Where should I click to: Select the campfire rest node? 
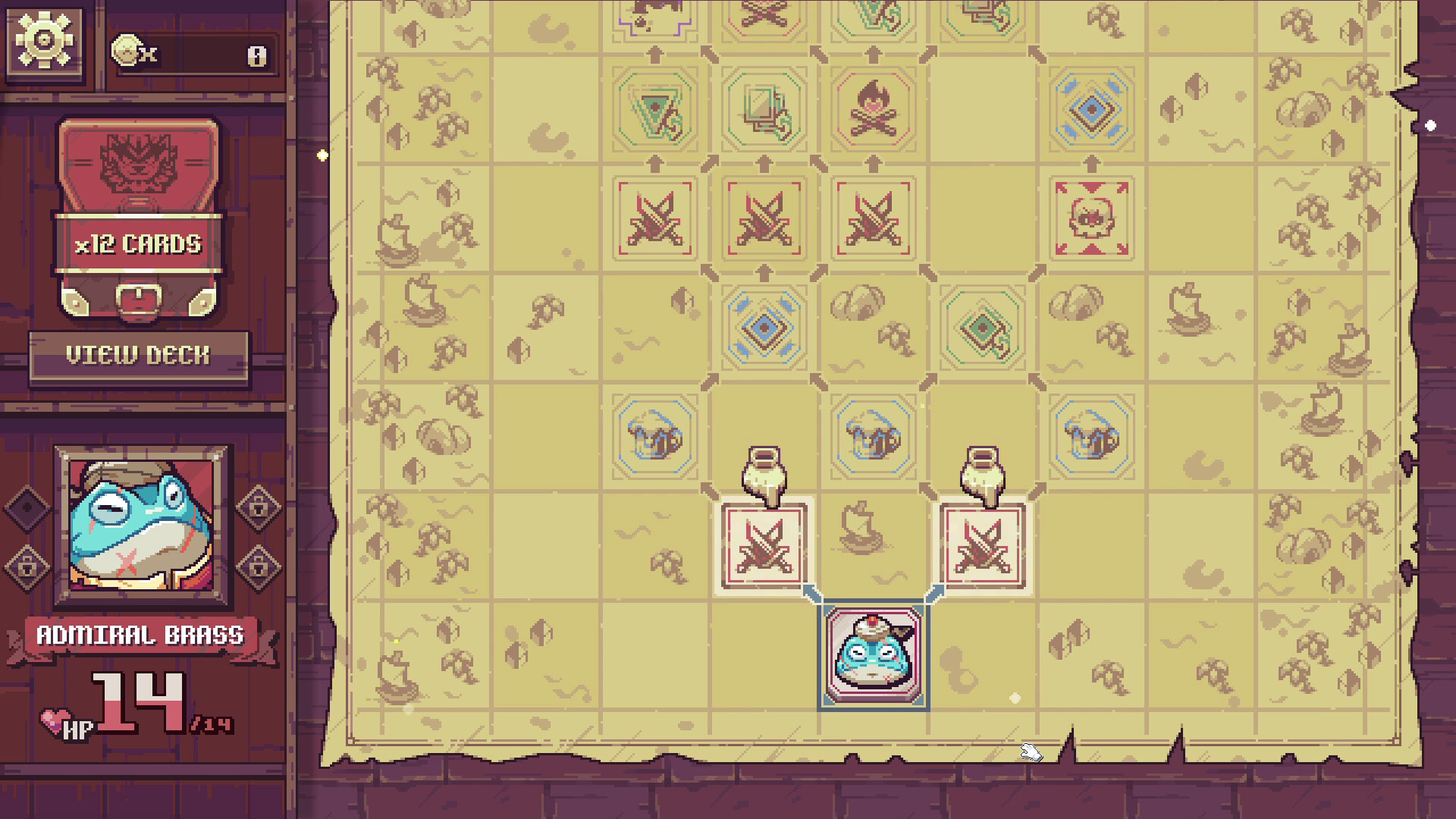872,110
